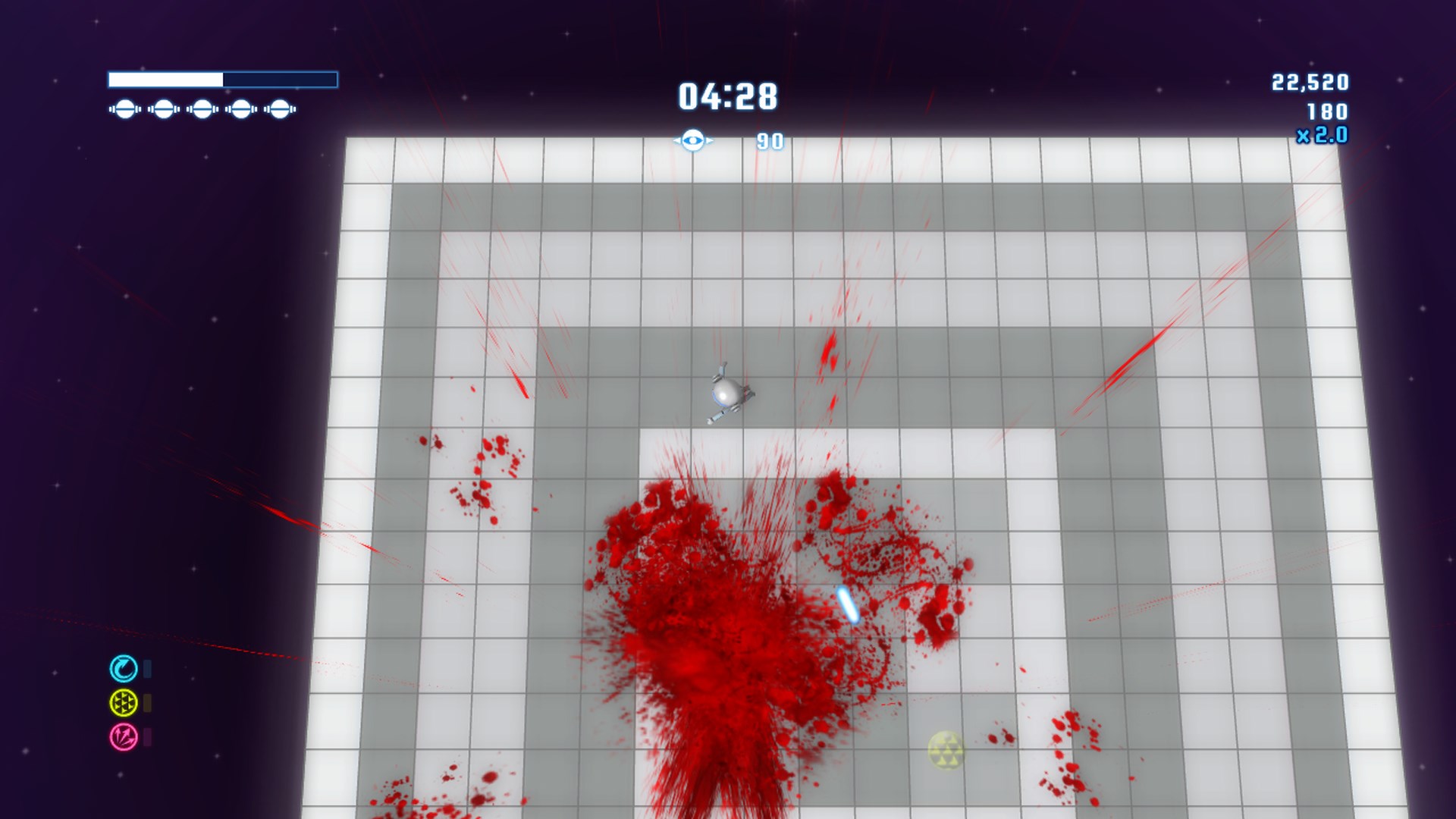Expand the x2.0 multiplier display
Viewport: 1456px width, 819px height.
(1323, 133)
